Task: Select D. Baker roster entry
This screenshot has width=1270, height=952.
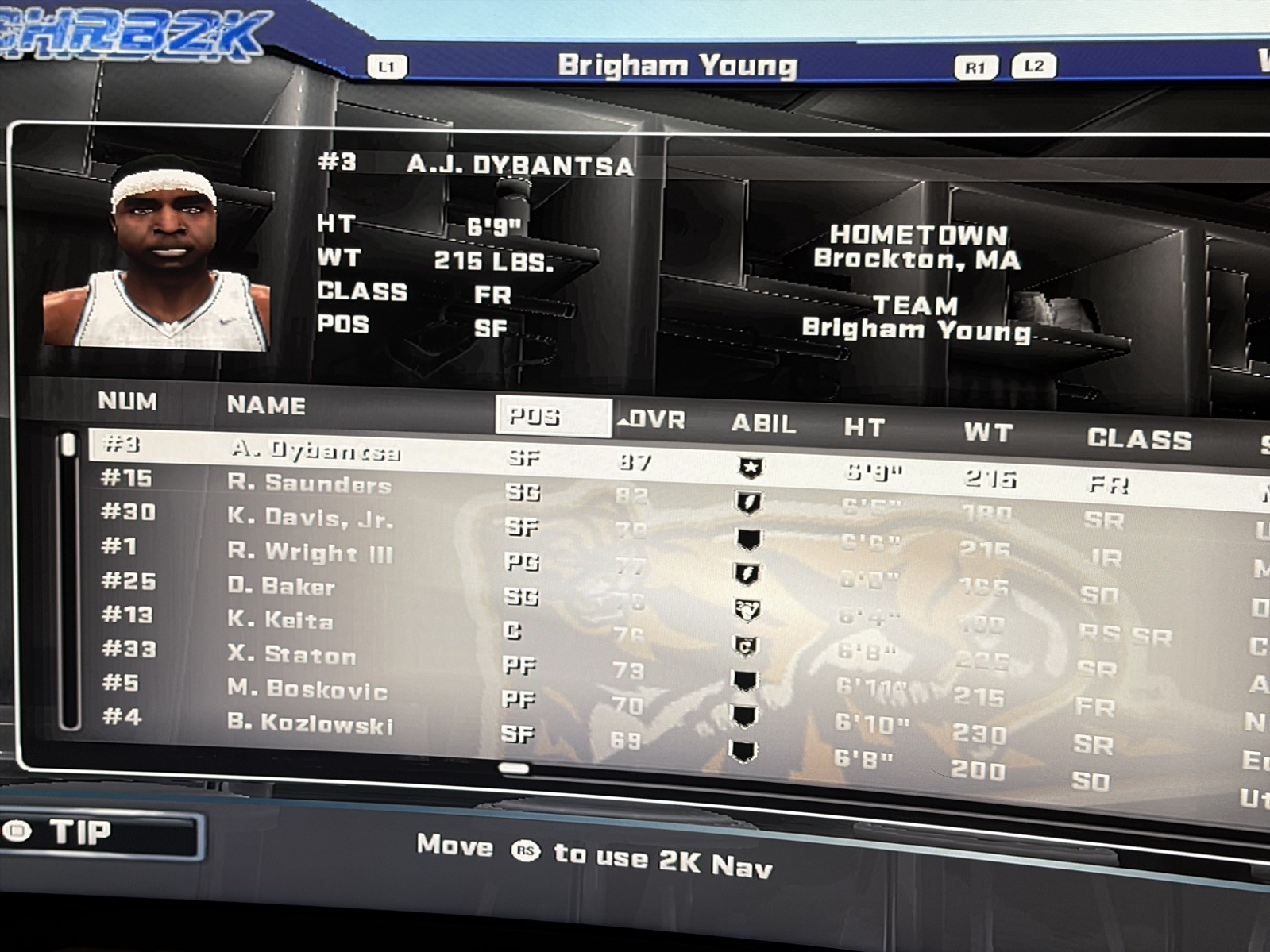Action: point(280,587)
